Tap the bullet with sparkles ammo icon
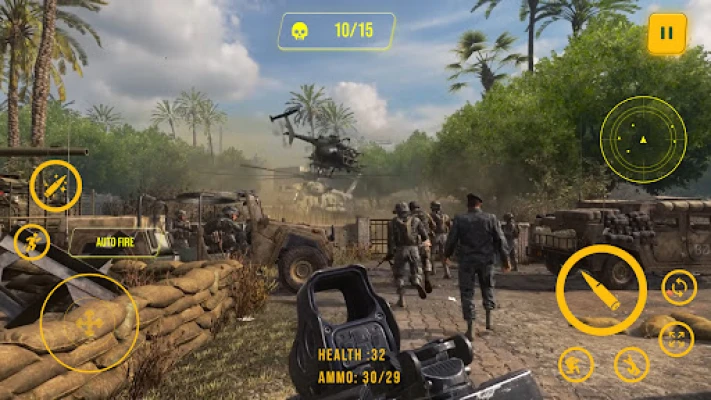The height and width of the screenshot is (400, 711). [55, 185]
